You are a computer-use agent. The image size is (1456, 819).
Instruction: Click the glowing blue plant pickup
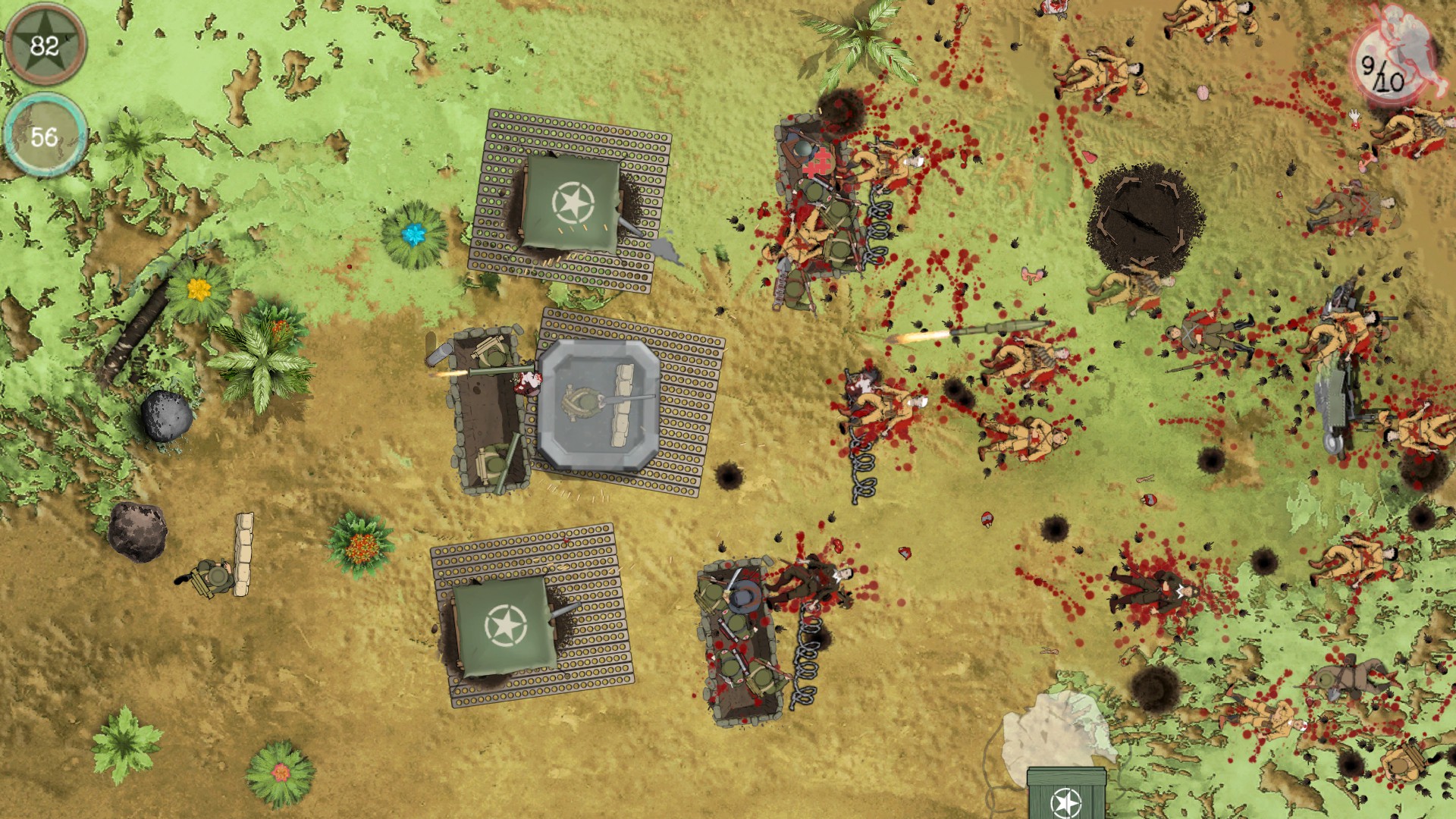point(413,235)
